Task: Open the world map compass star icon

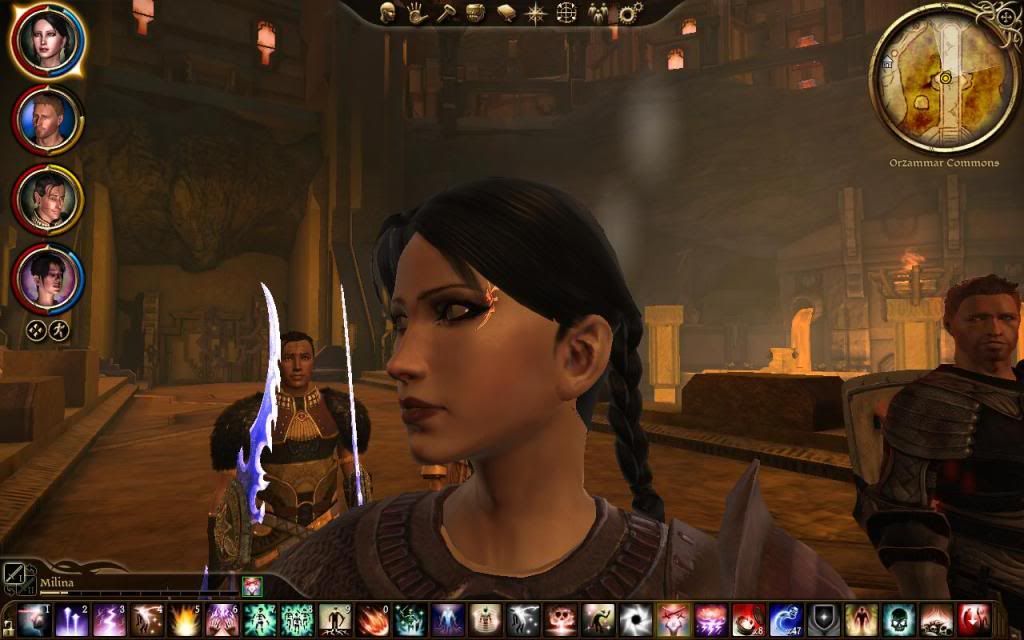Action: tap(536, 13)
